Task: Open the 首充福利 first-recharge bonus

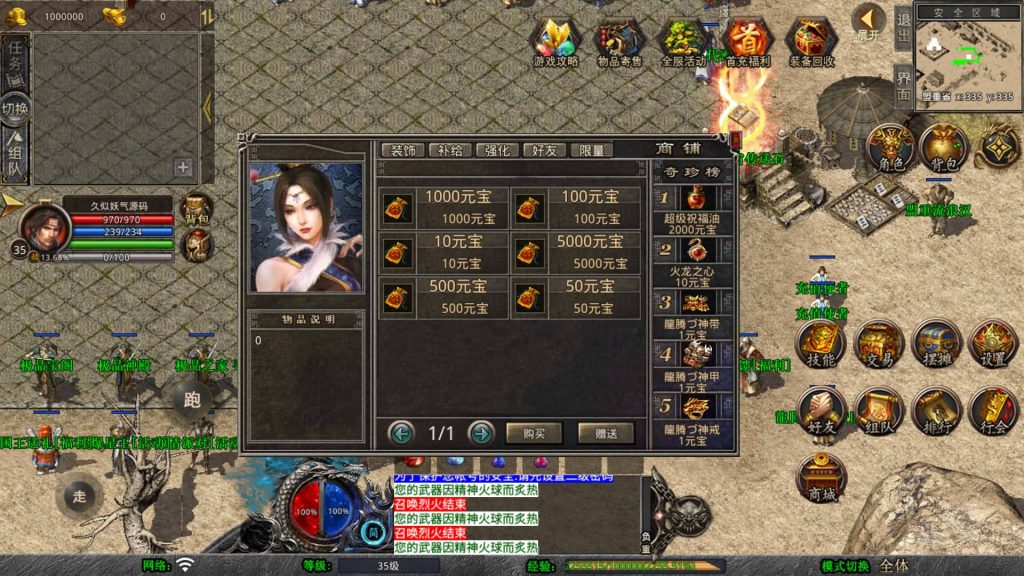Action: pos(747,43)
